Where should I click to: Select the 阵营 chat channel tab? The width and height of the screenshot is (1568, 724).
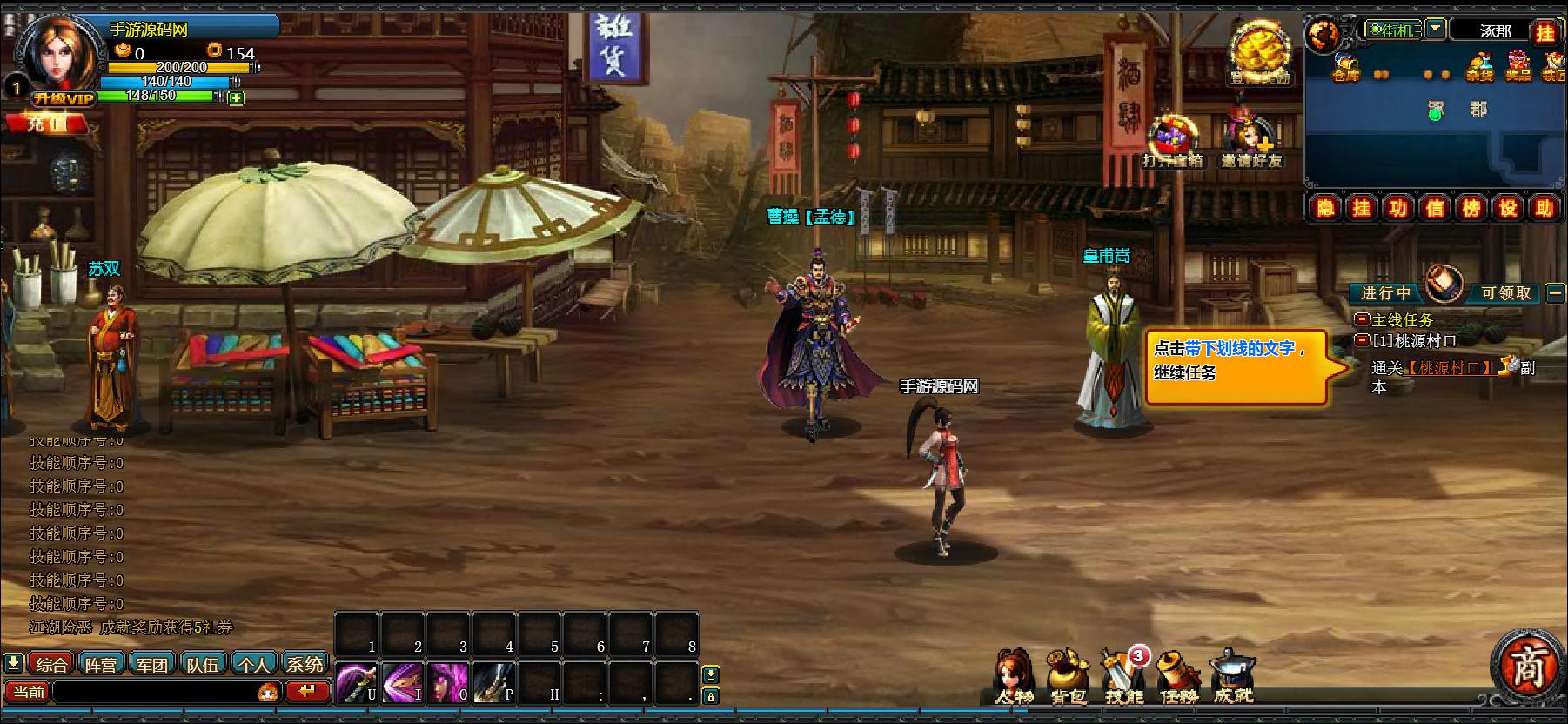pos(101,665)
